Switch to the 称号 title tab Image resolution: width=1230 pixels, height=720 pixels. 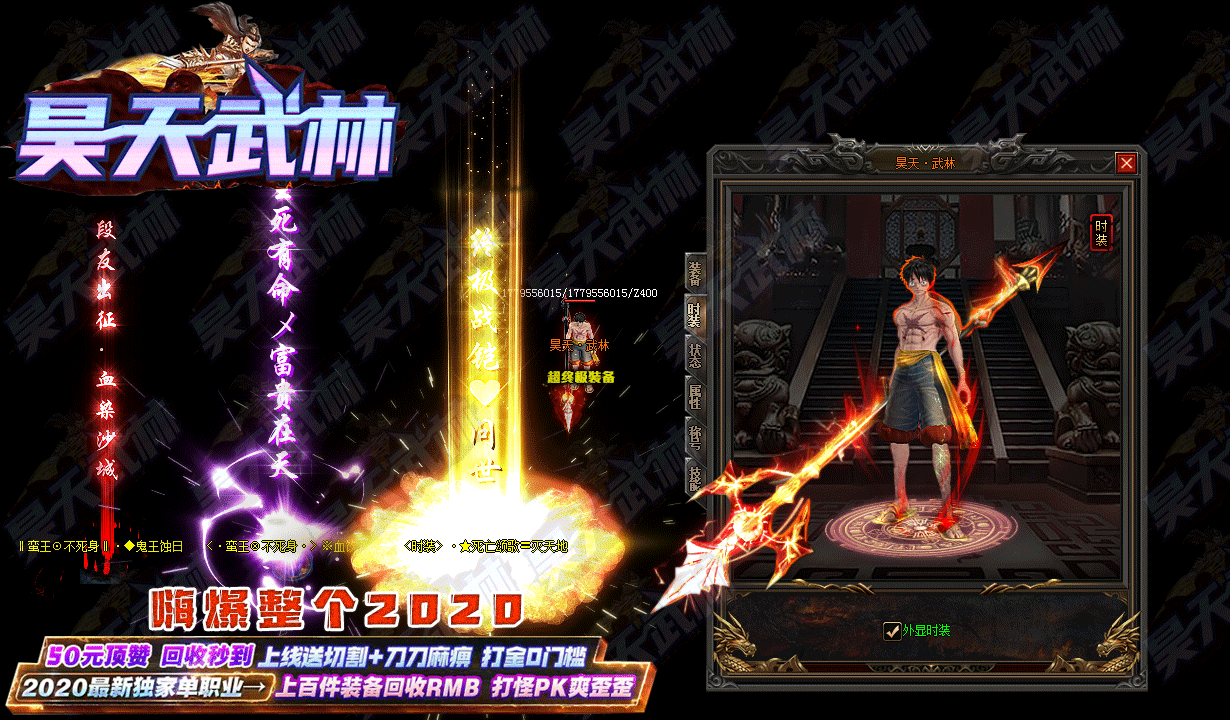694,437
